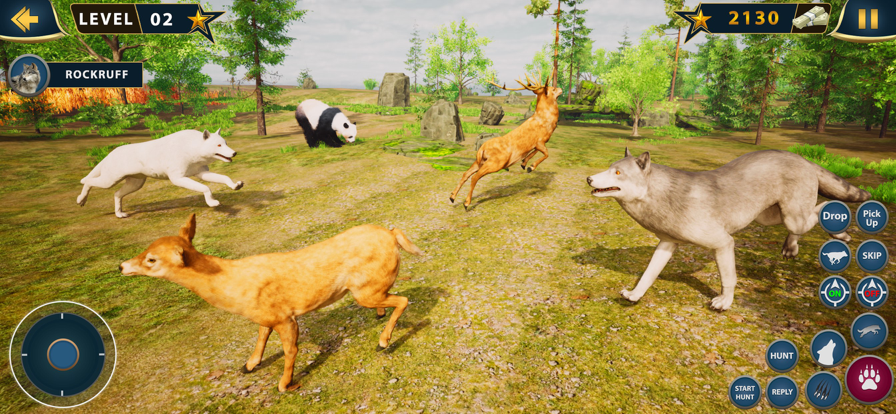The height and width of the screenshot is (414, 896).
Task: Choose the REPLY button
Action: click(x=782, y=392)
